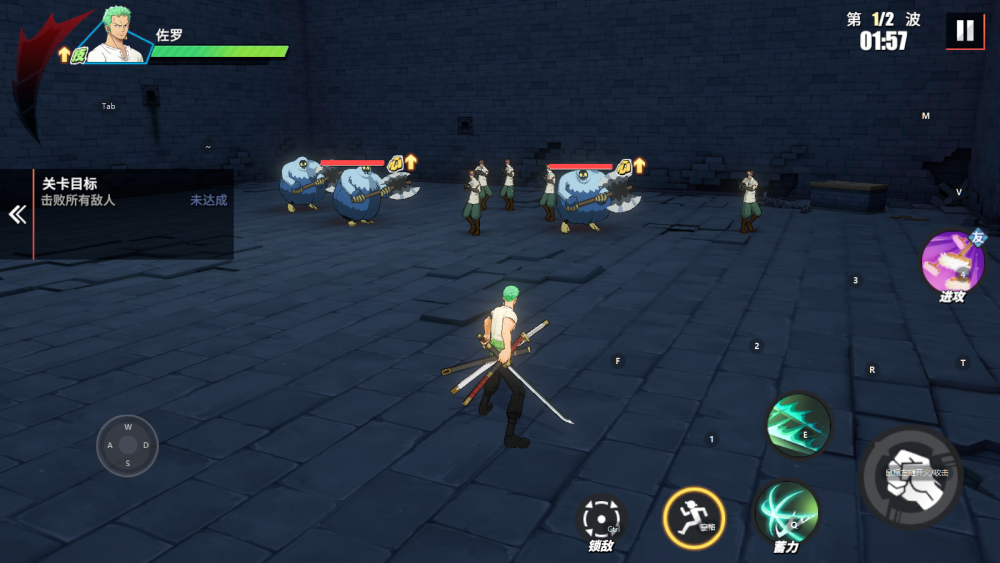Trigger the dash dodge button
Image resolution: width=1000 pixels, height=563 pixels.
tap(693, 518)
